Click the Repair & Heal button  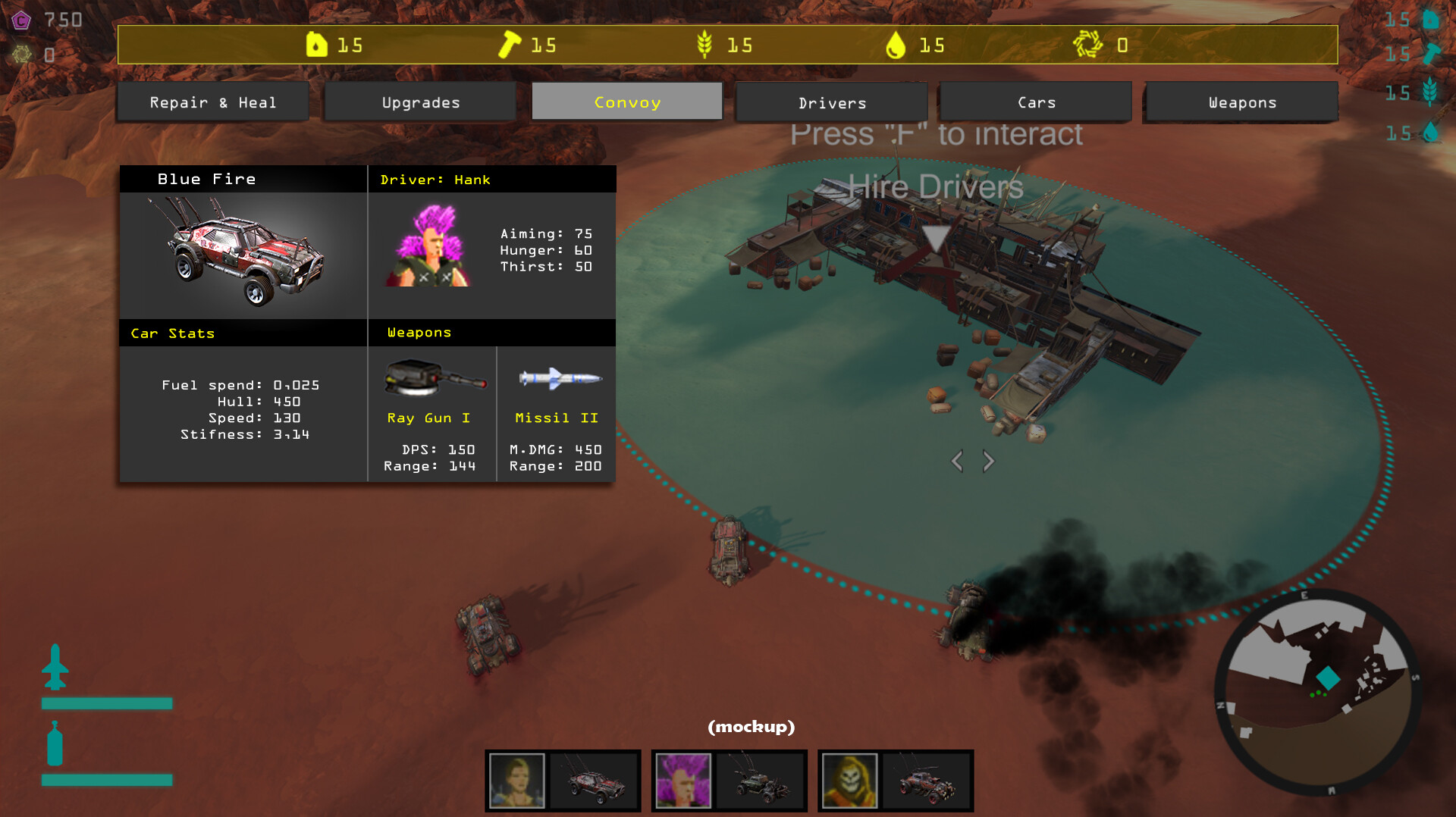(213, 101)
